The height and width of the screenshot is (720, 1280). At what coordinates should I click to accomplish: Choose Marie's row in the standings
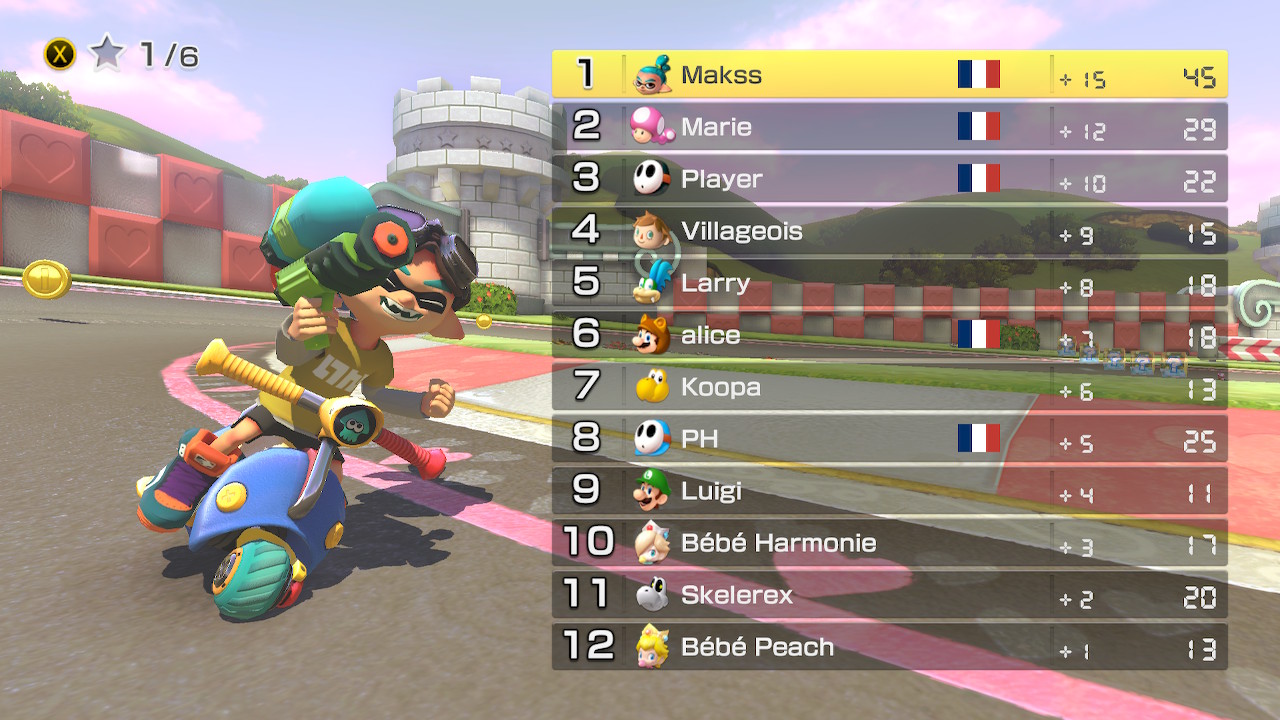click(889, 126)
